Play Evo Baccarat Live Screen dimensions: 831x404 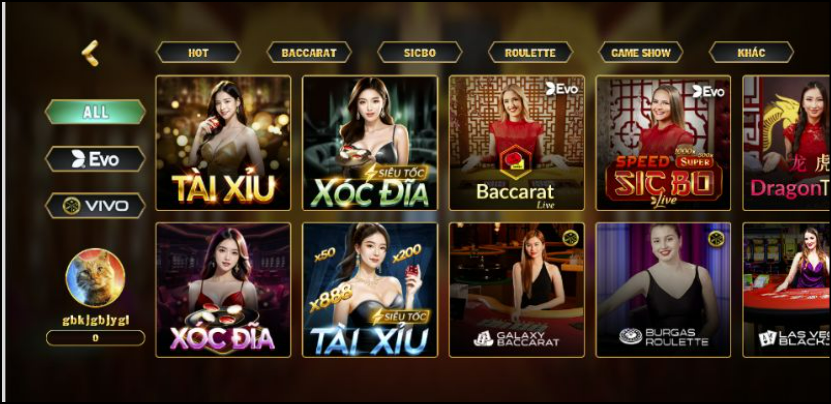516,143
